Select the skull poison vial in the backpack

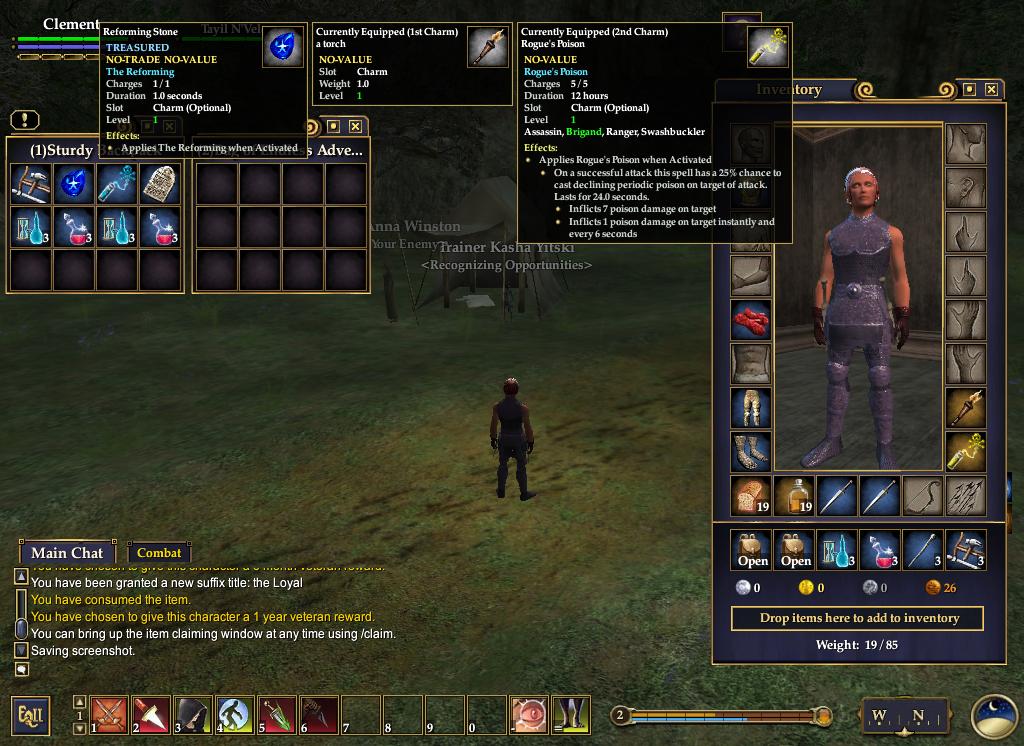[x=117, y=185]
